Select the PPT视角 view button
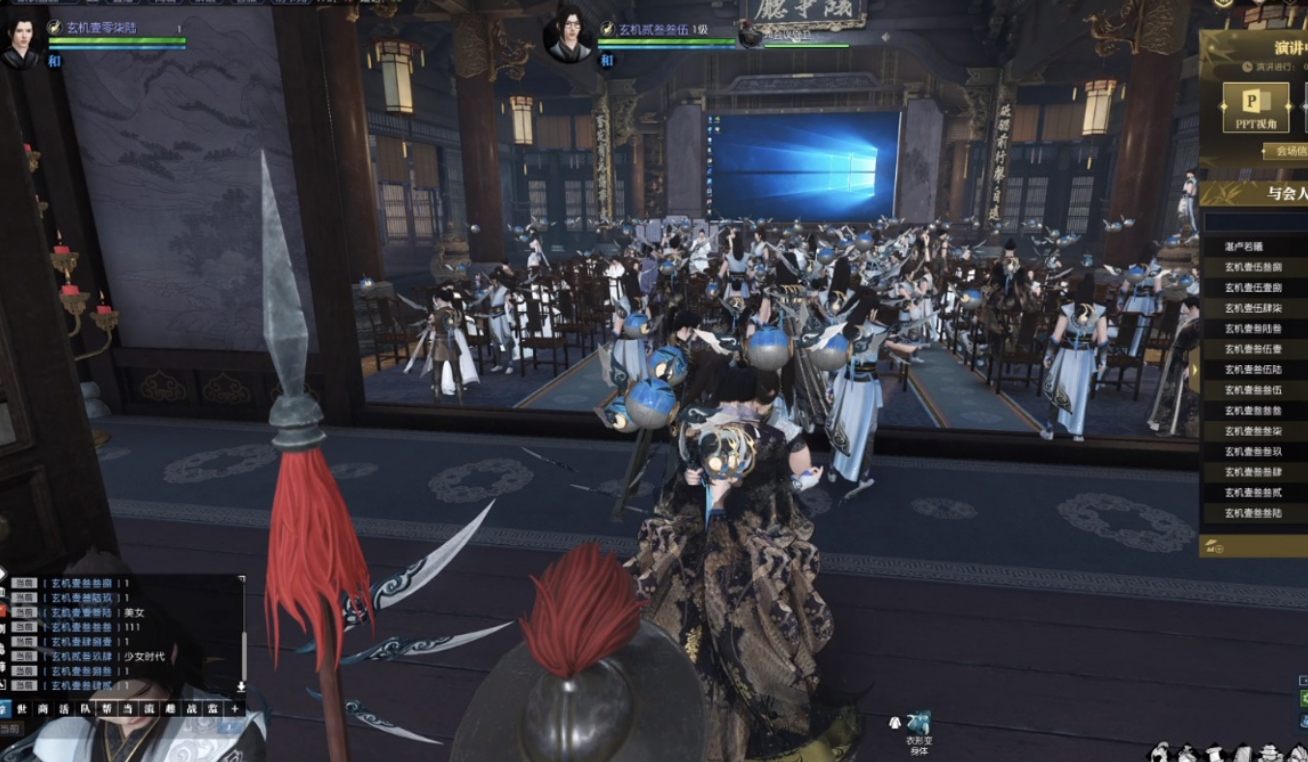 point(1255,107)
